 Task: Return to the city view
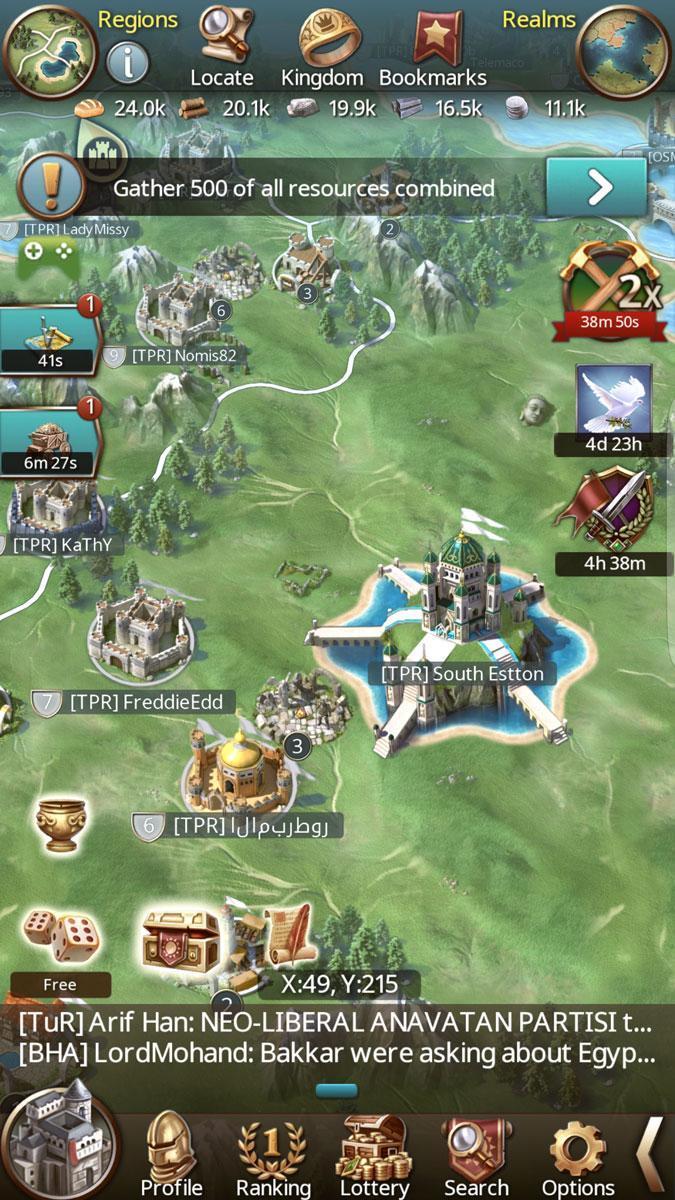click(59, 1140)
